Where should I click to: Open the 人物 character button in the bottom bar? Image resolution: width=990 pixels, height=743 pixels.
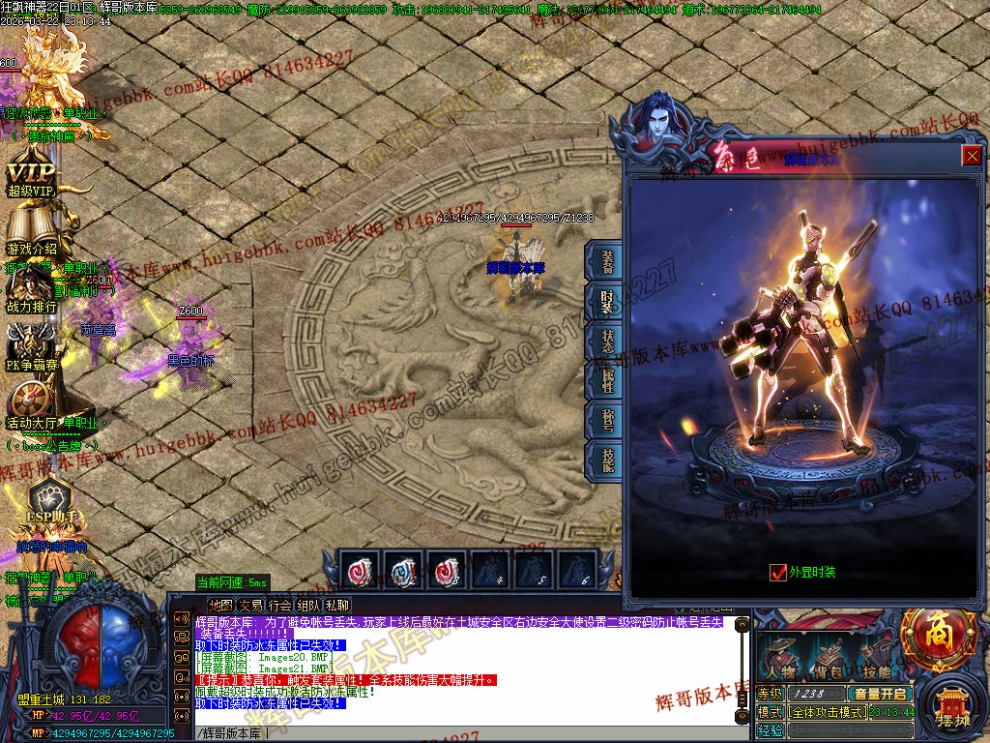point(780,658)
